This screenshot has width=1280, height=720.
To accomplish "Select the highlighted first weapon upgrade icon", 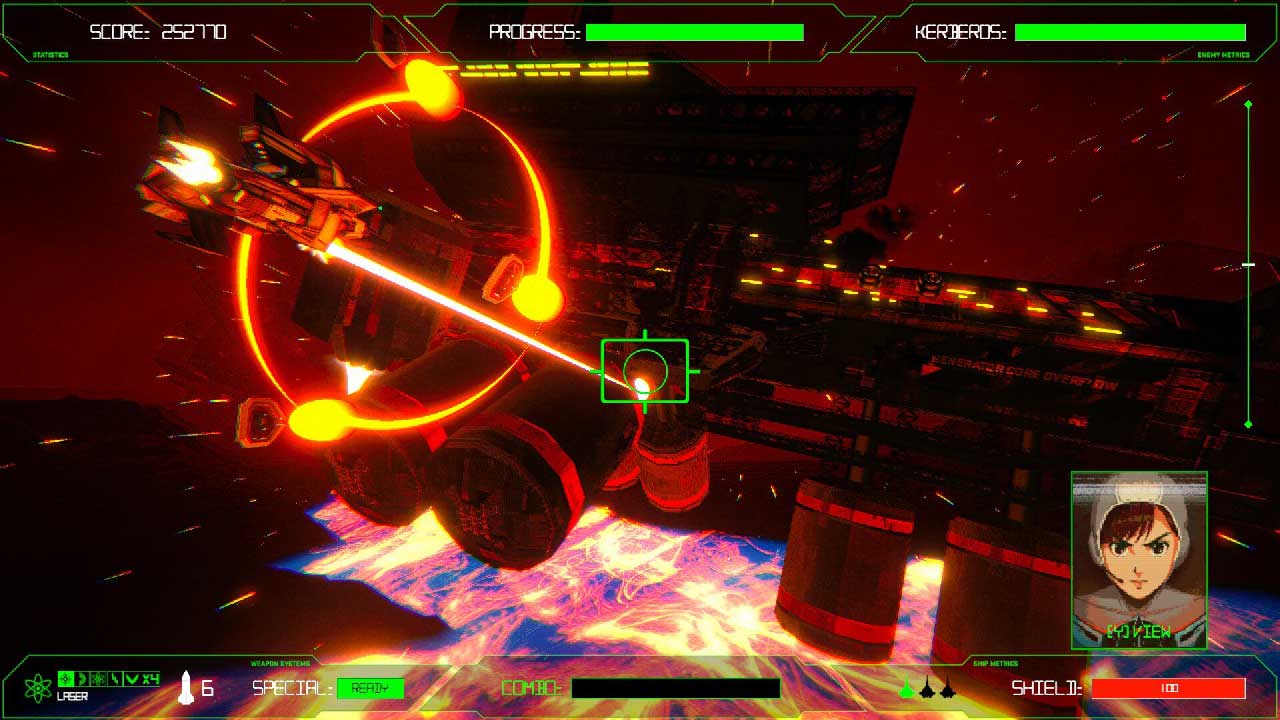I will [x=66, y=679].
